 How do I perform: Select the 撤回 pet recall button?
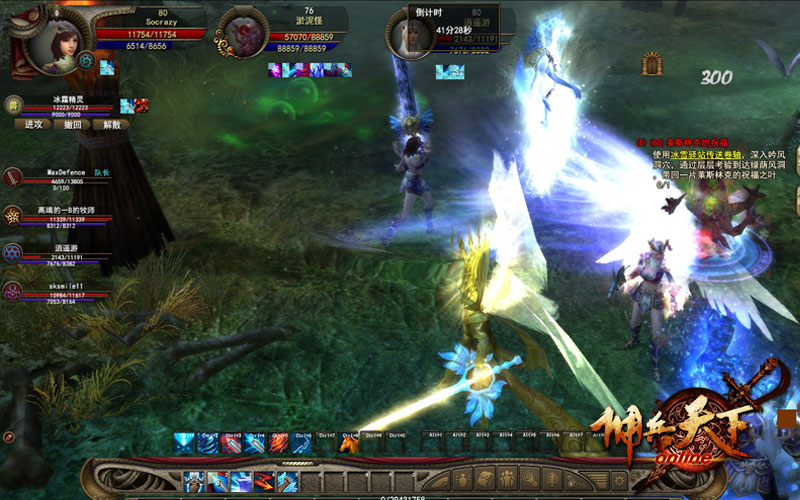tap(72, 125)
